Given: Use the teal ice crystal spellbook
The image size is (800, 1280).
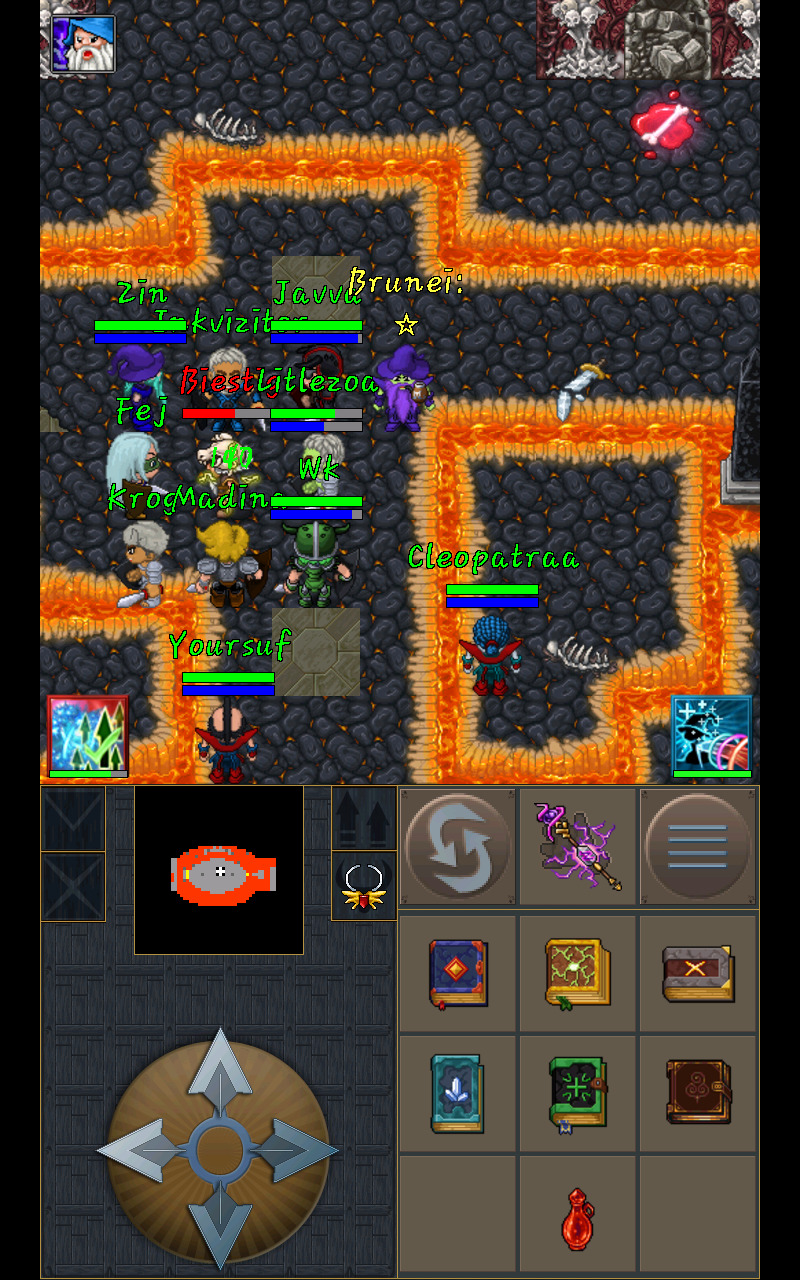Looking at the screenshot, I should (x=458, y=1093).
